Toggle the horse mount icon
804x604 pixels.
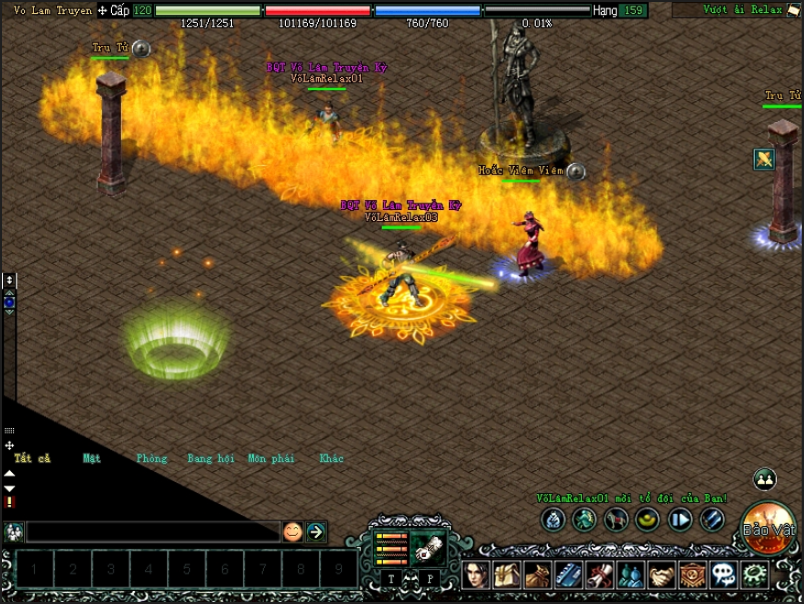point(616,519)
